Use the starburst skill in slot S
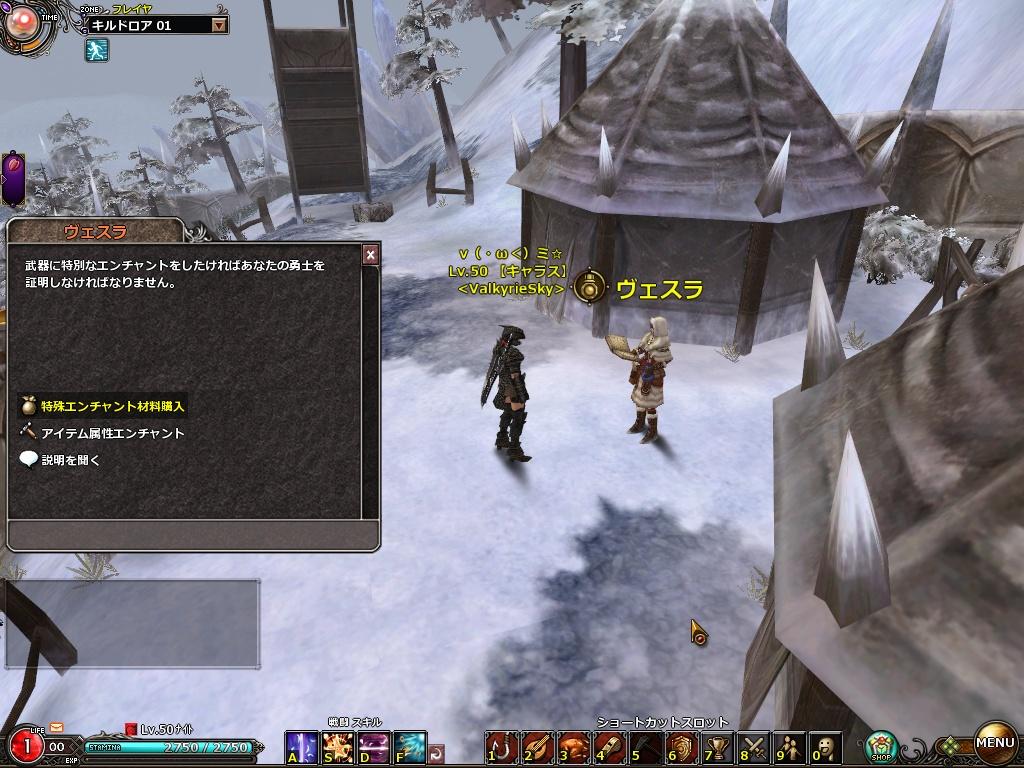The image size is (1024, 768). (338, 747)
